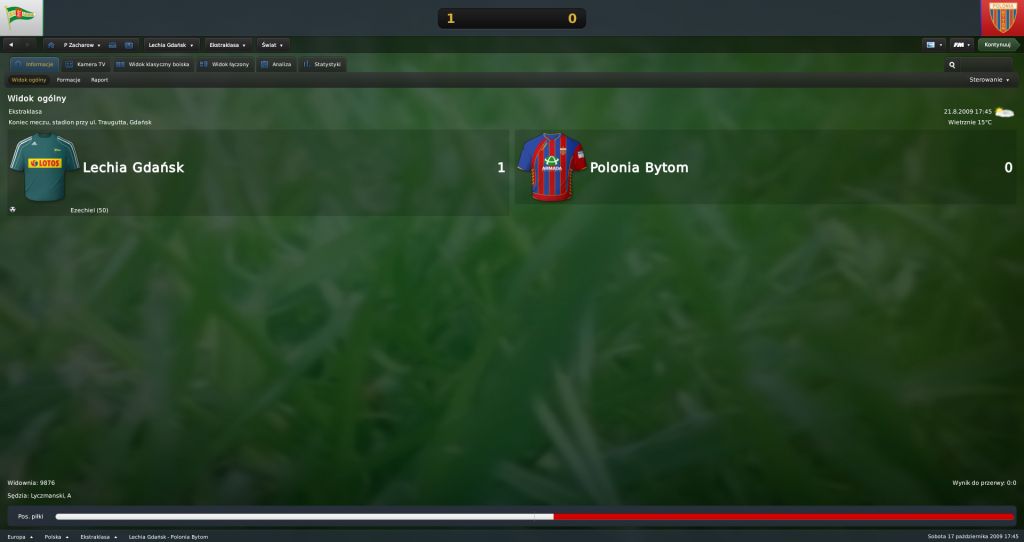
Task: Select the Formacje sub-tab
Action: (x=69, y=80)
